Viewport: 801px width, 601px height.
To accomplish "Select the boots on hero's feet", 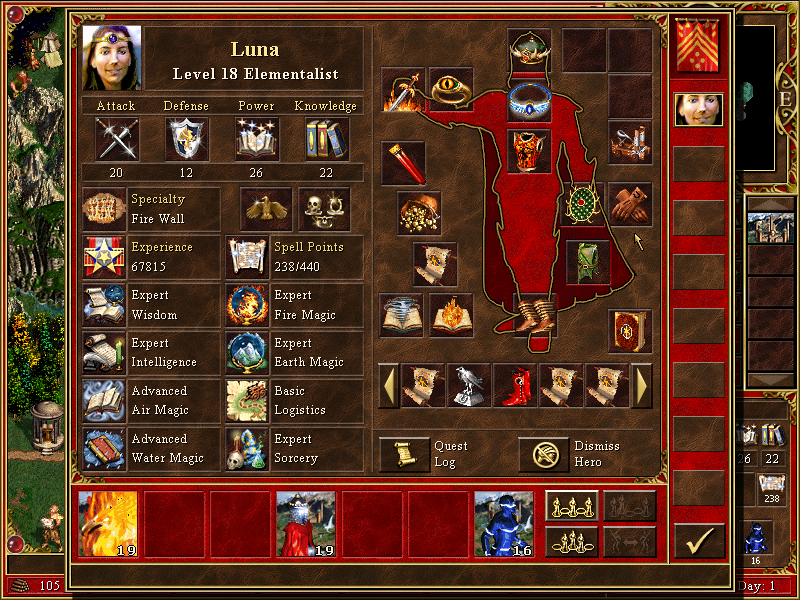I will pos(529,313).
